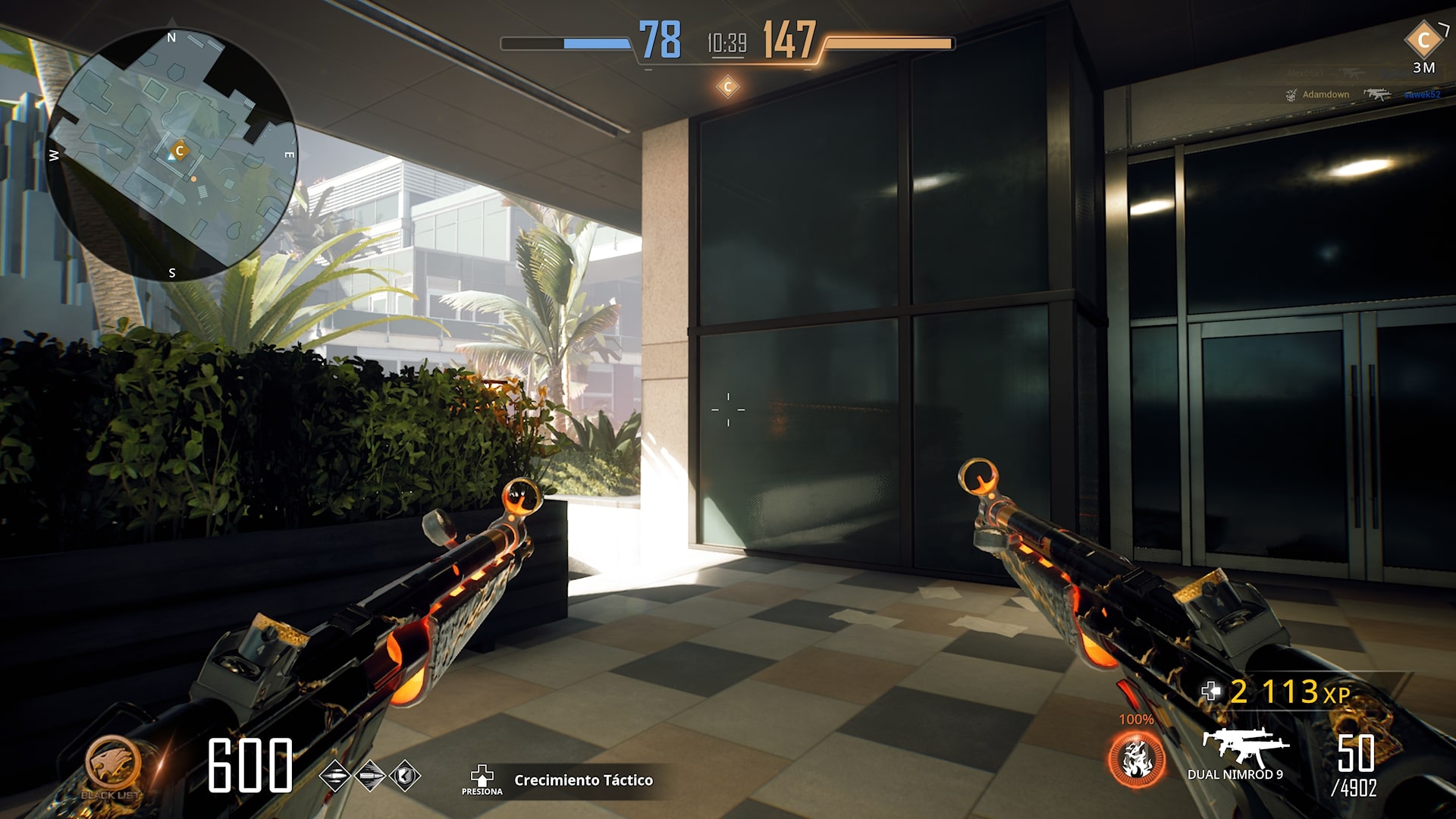This screenshot has height=819, width=1456.
Task: Select the shield perk diamond
Action: point(405,776)
